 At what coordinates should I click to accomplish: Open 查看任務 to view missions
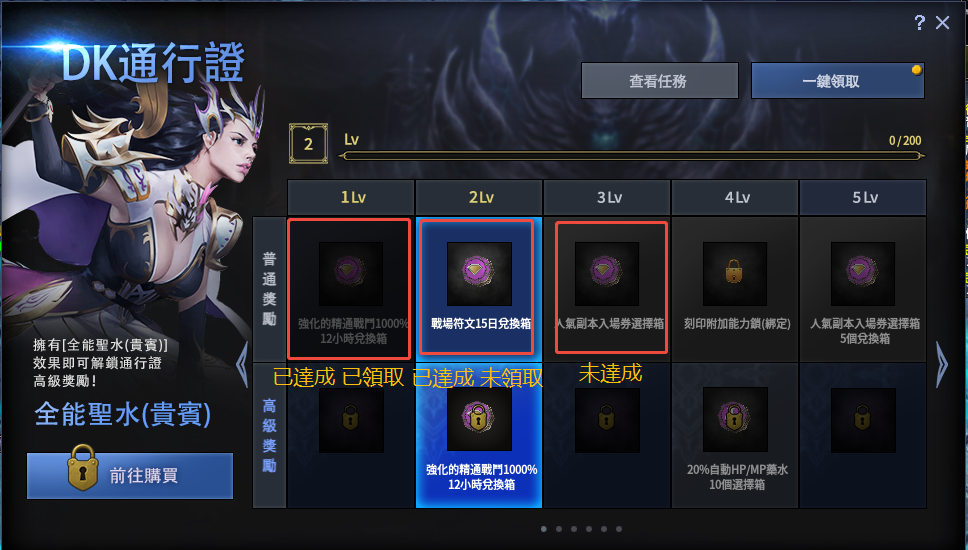[x=659, y=81]
